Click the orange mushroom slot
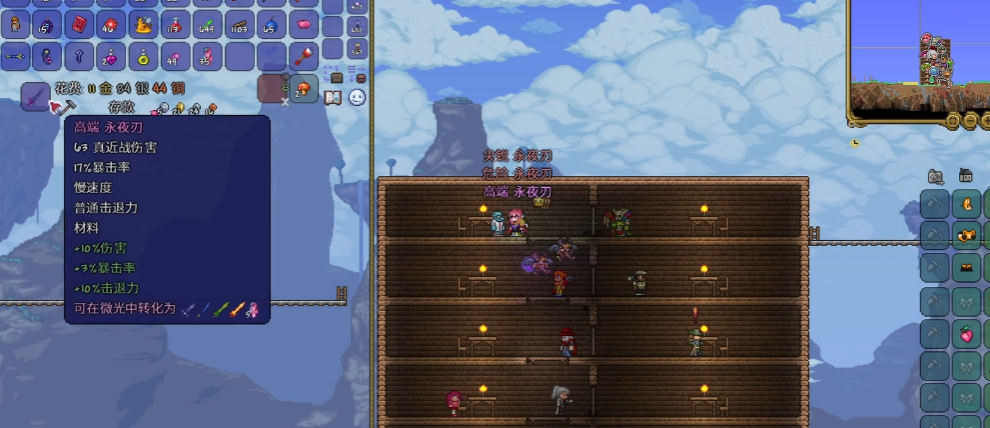 304,88
